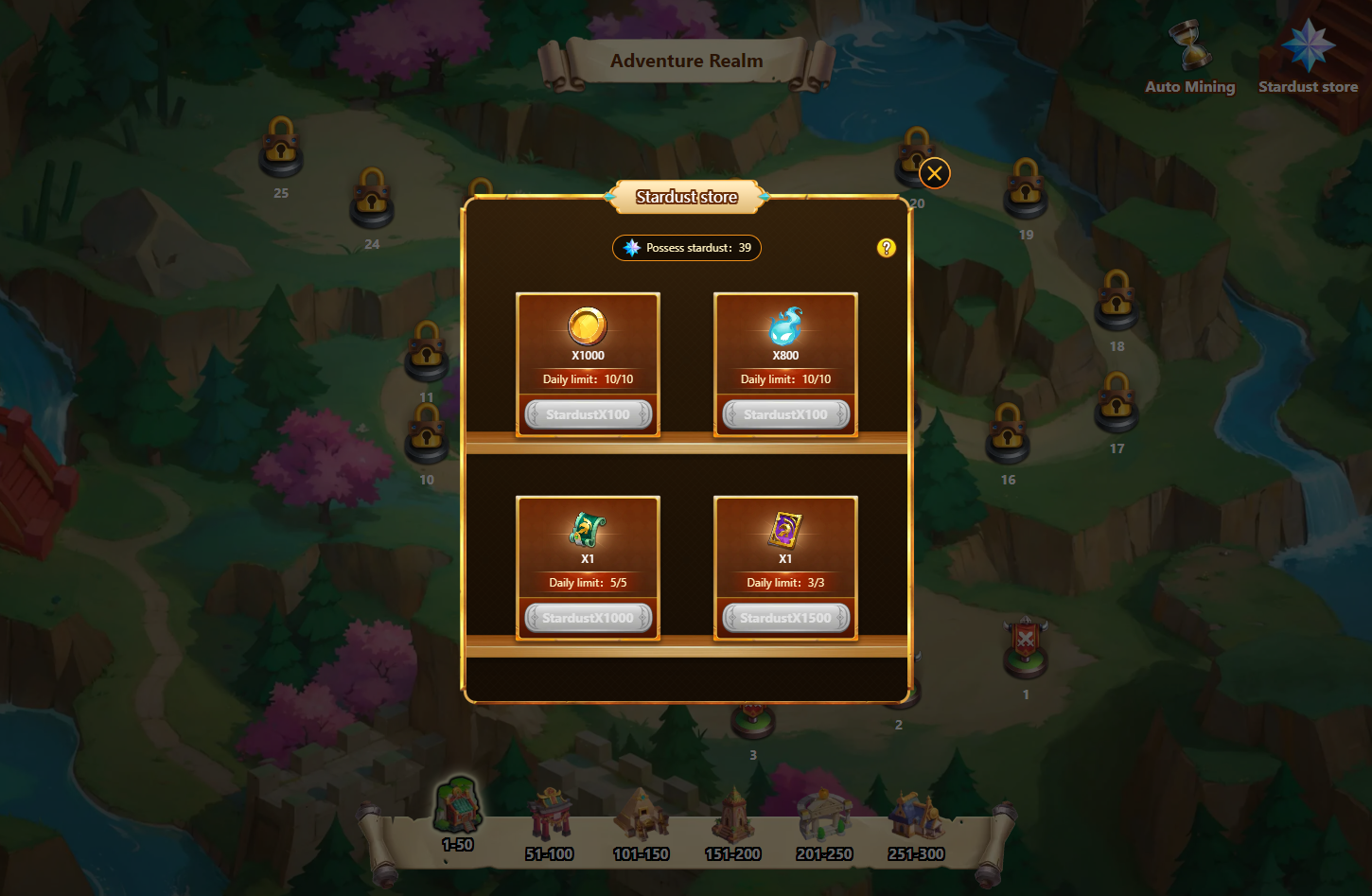Purchase the green scroll for StardustX1000
This screenshot has height=896, width=1372.
coord(588,618)
